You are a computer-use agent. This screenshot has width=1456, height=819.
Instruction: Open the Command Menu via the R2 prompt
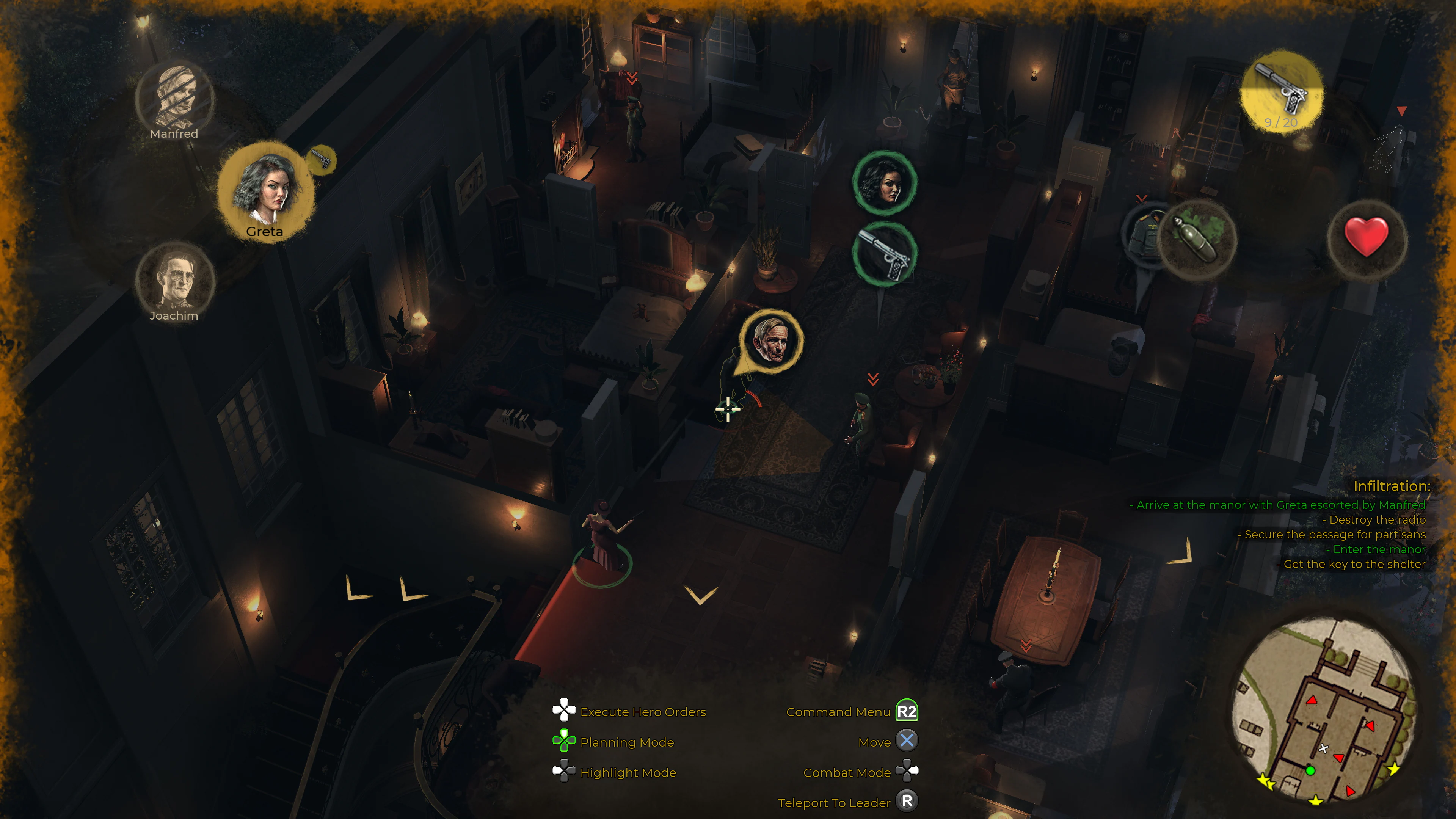pos(908,712)
